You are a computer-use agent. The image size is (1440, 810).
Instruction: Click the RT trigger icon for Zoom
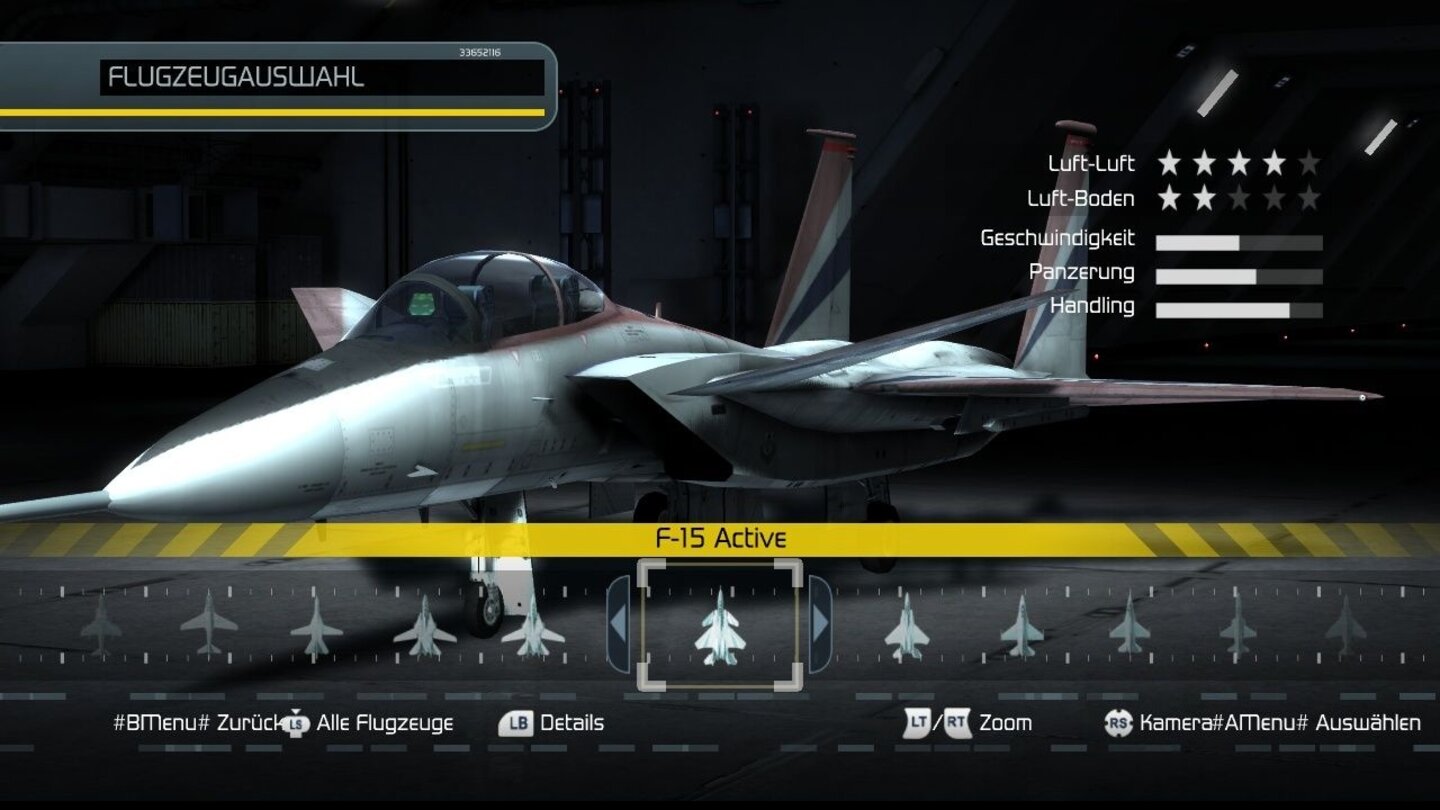(x=958, y=722)
